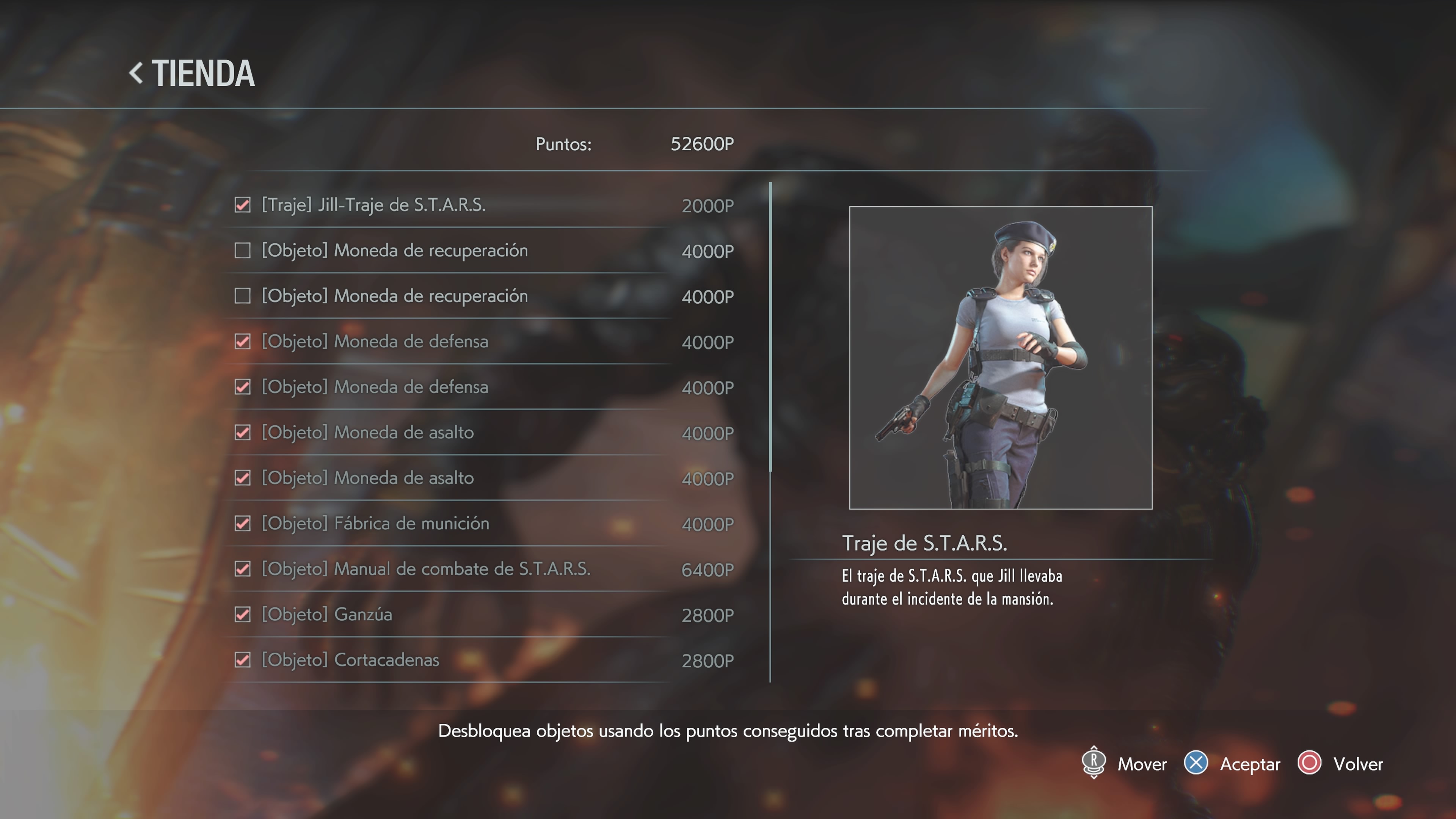The image size is (1456, 819).
Task: Choose the Fábrica de munición item
Action: point(375,523)
